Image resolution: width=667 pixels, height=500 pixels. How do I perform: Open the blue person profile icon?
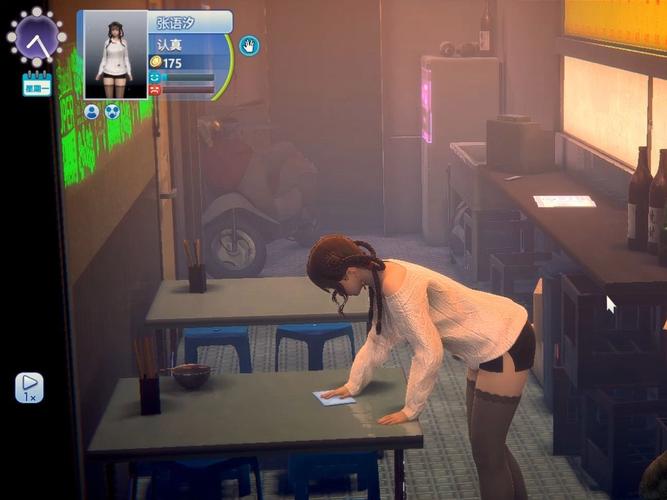92,112
